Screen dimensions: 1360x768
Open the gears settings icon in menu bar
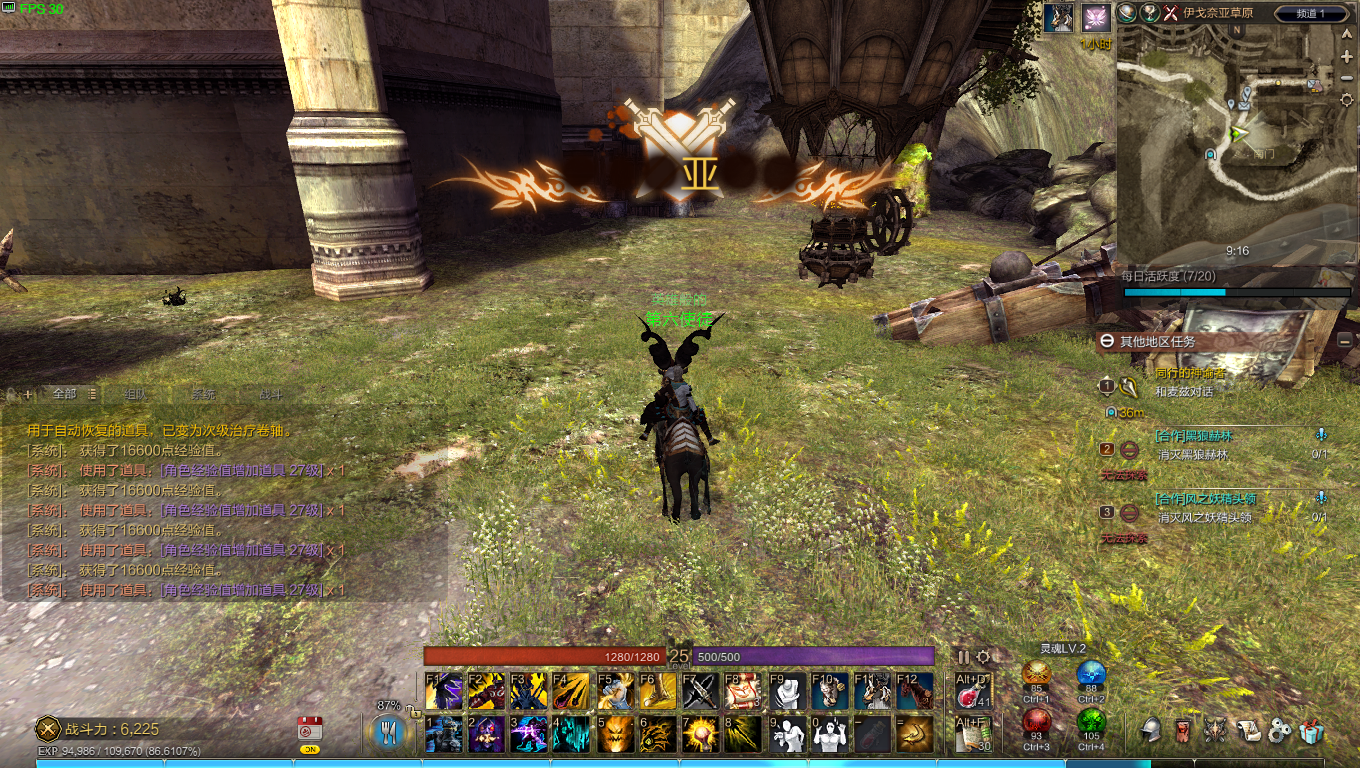[x=1280, y=732]
